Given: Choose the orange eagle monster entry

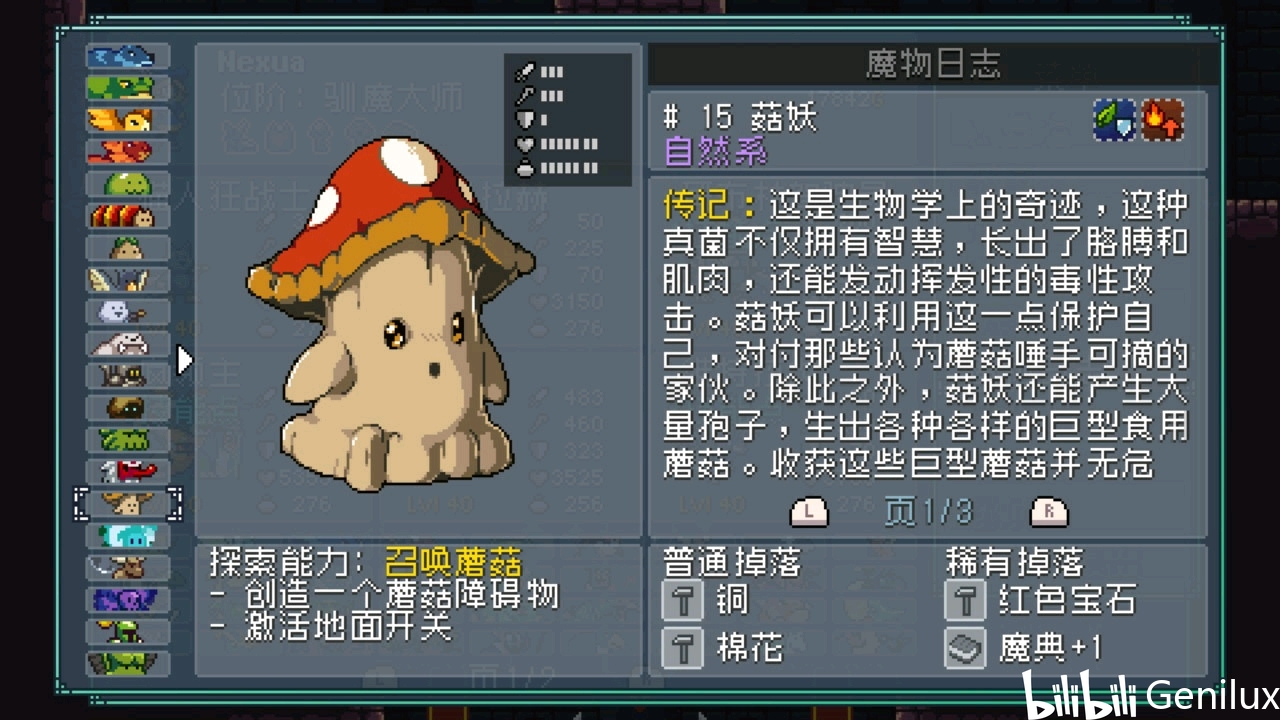Looking at the screenshot, I should click(x=127, y=120).
